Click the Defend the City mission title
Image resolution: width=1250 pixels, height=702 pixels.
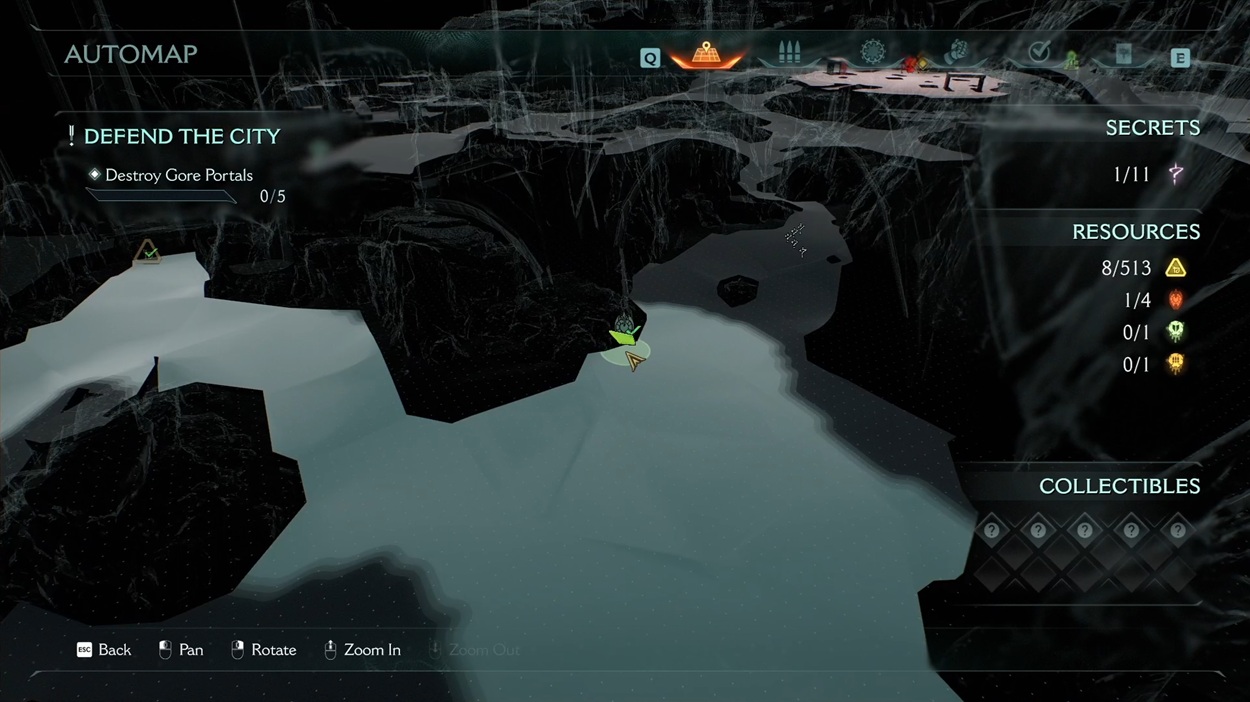[x=181, y=136]
